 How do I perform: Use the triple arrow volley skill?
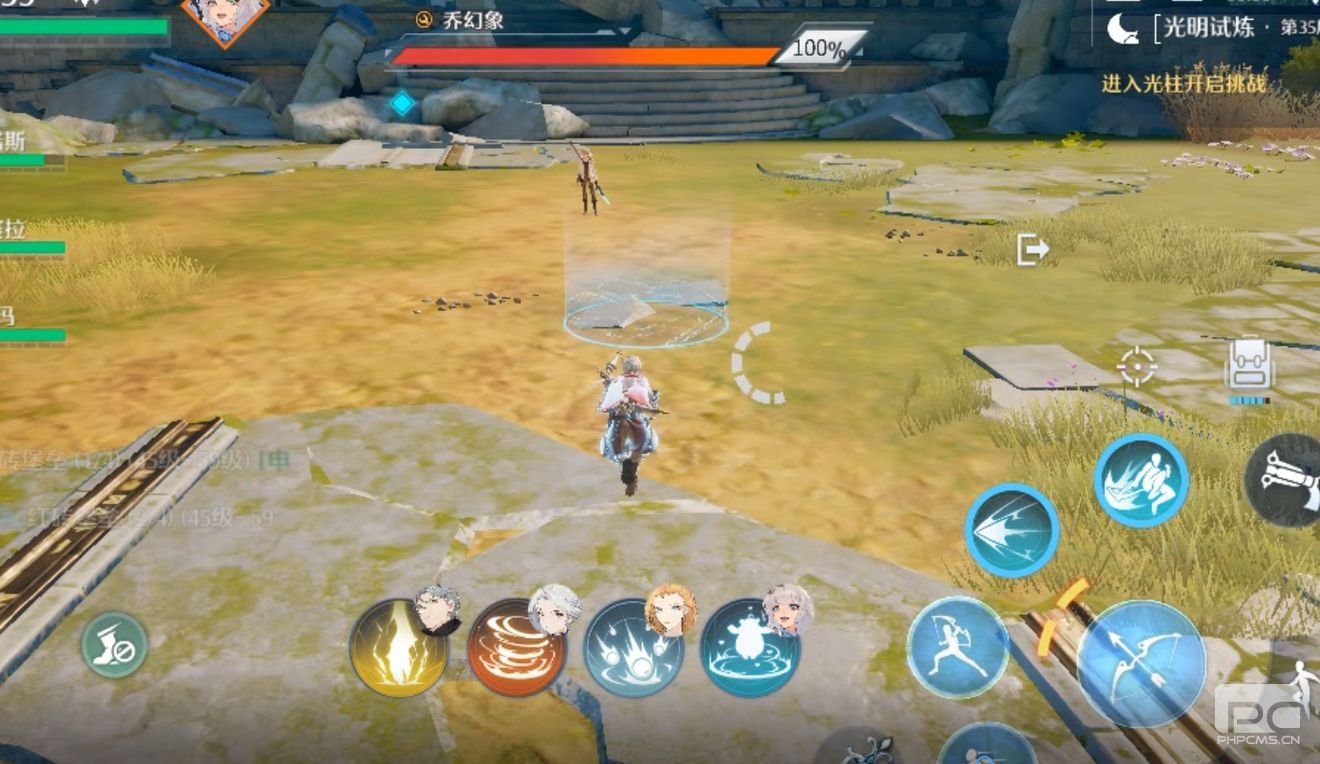1011,531
